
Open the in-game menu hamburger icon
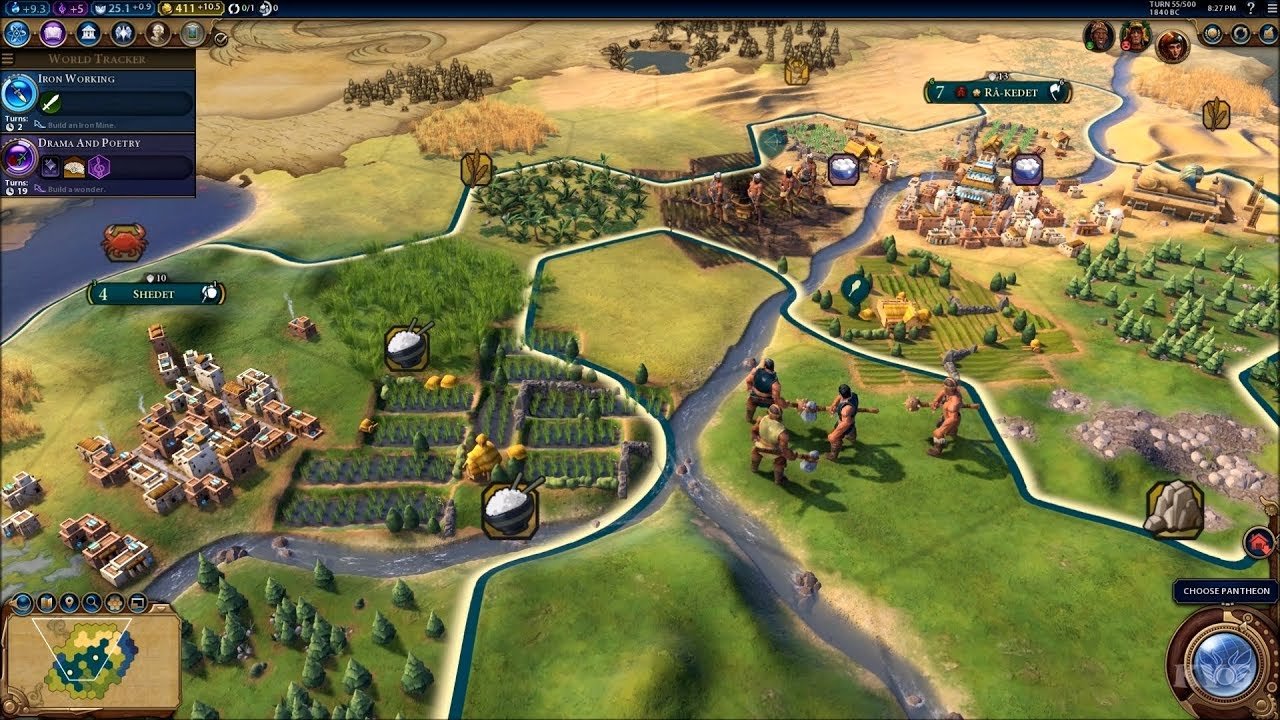pos(1271,8)
